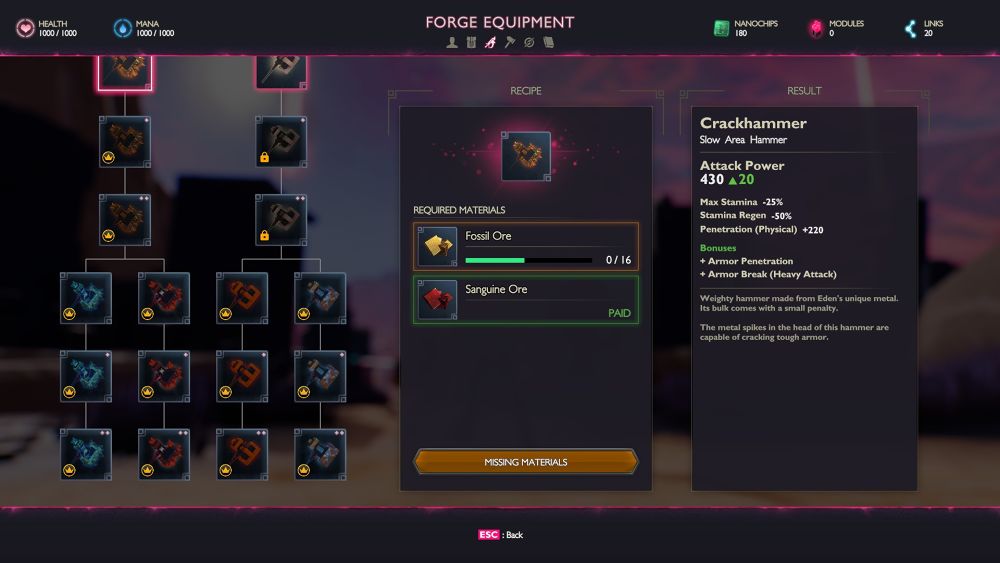The width and height of the screenshot is (1000, 563).
Task: Click the Nanochips currency icon
Action: point(722,29)
